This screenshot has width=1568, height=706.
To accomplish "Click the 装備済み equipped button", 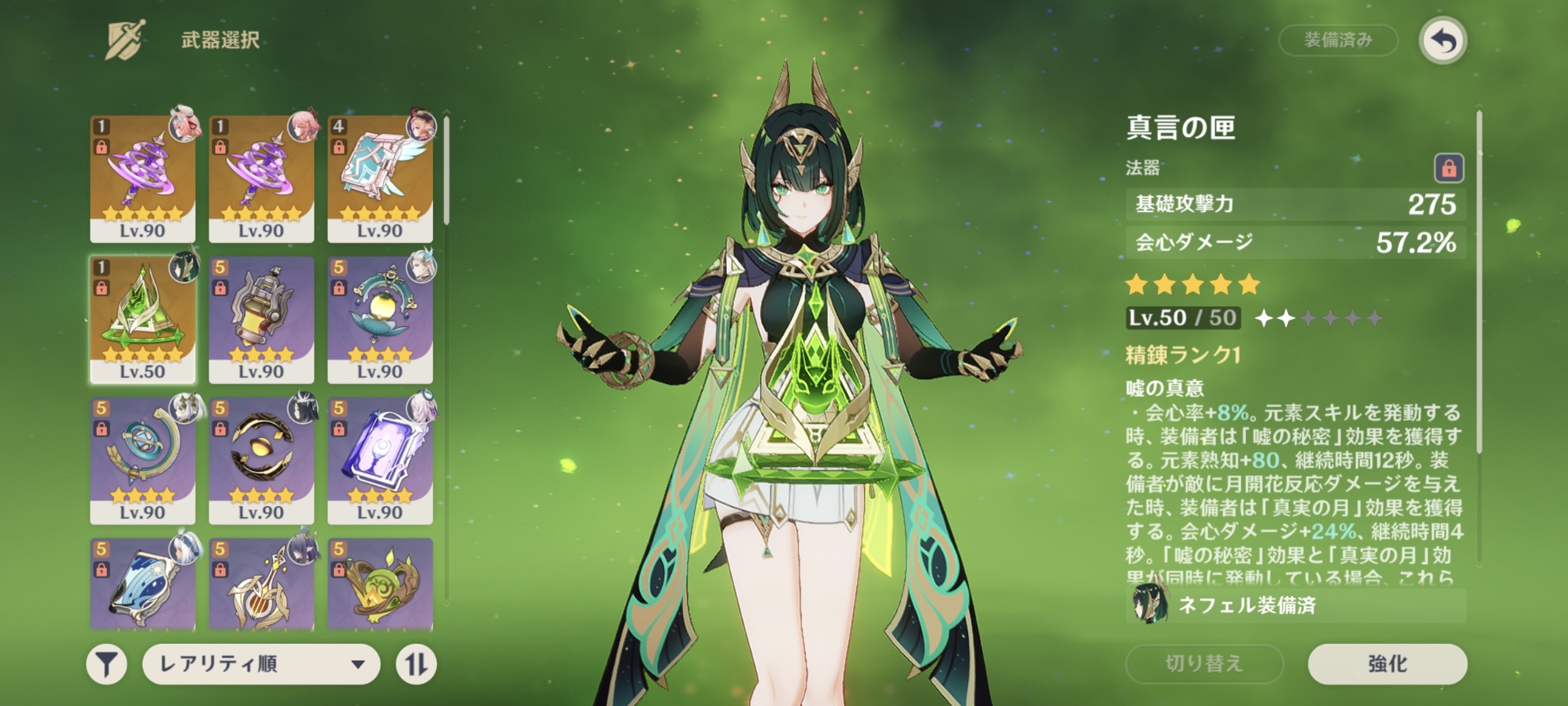I will pos(1338,41).
